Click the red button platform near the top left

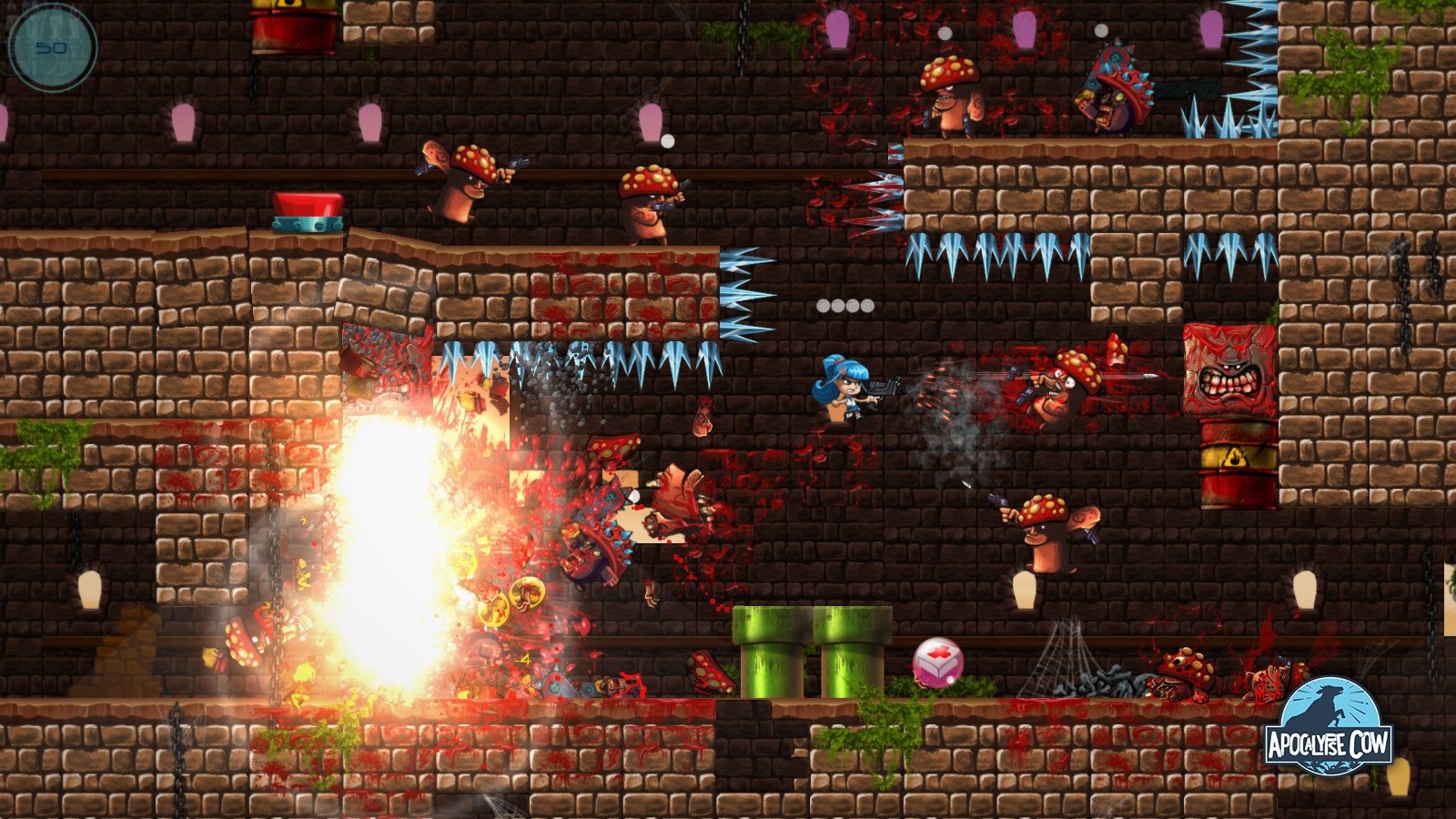tap(307, 209)
